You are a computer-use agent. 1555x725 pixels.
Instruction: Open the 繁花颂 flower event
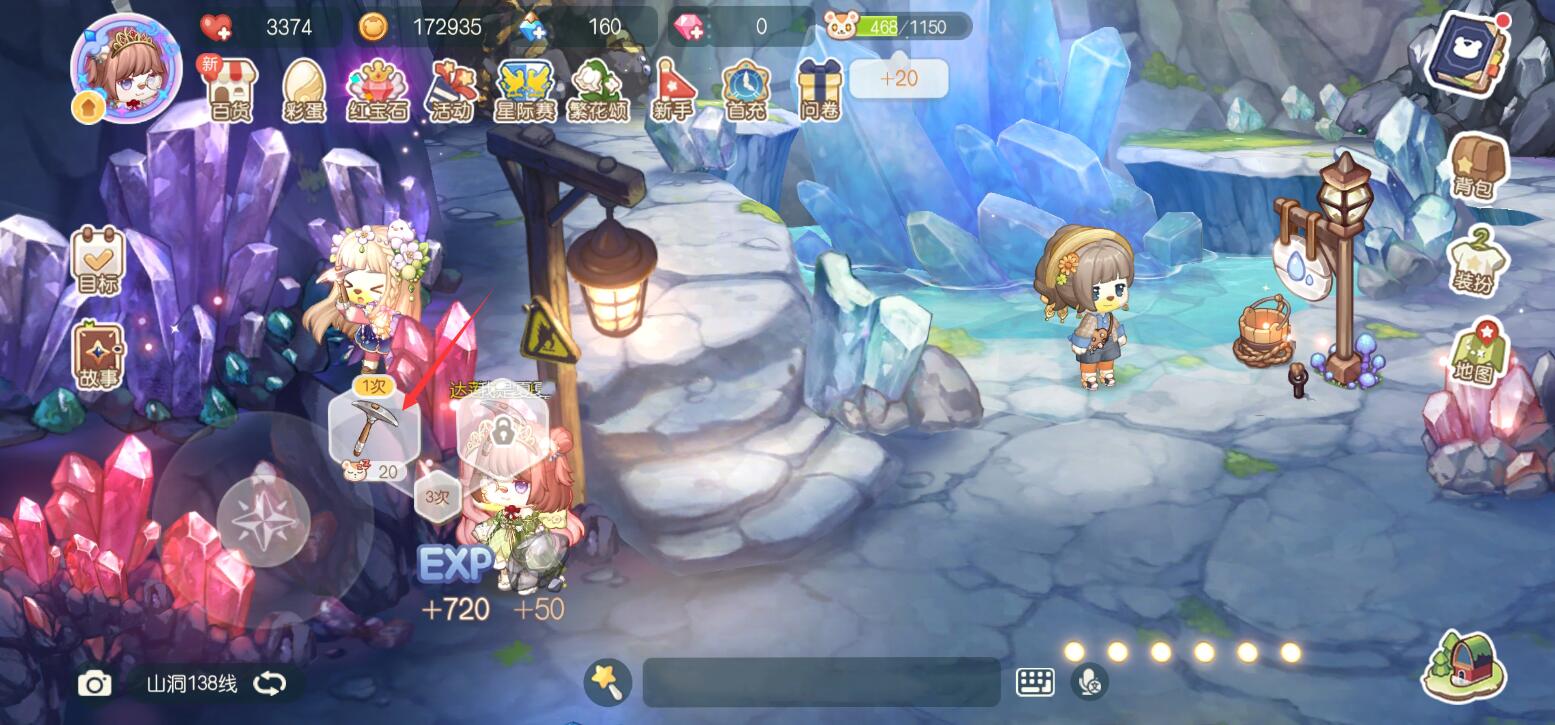(599, 89)
